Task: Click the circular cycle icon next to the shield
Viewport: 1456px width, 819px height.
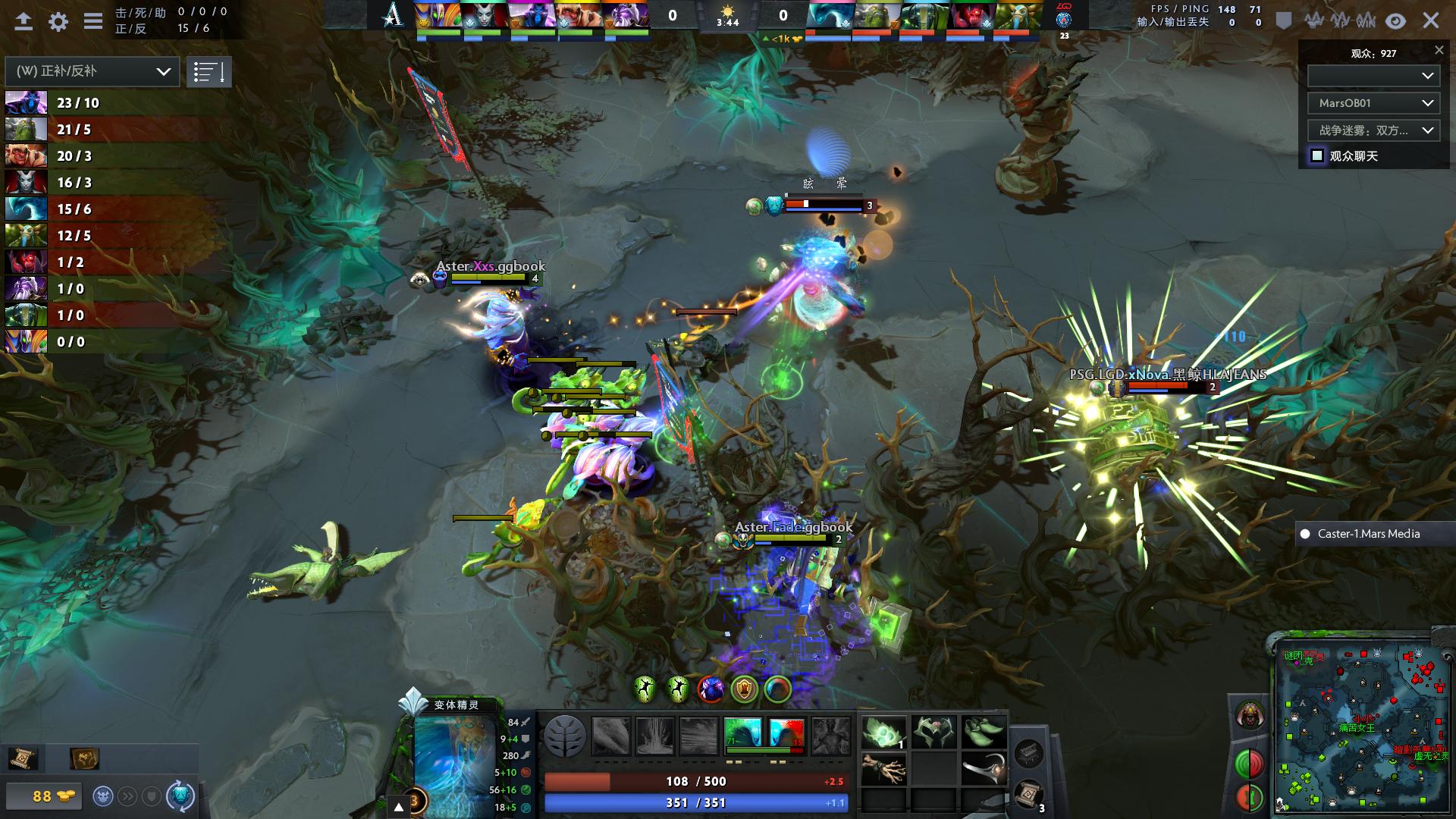Action: 180,795
